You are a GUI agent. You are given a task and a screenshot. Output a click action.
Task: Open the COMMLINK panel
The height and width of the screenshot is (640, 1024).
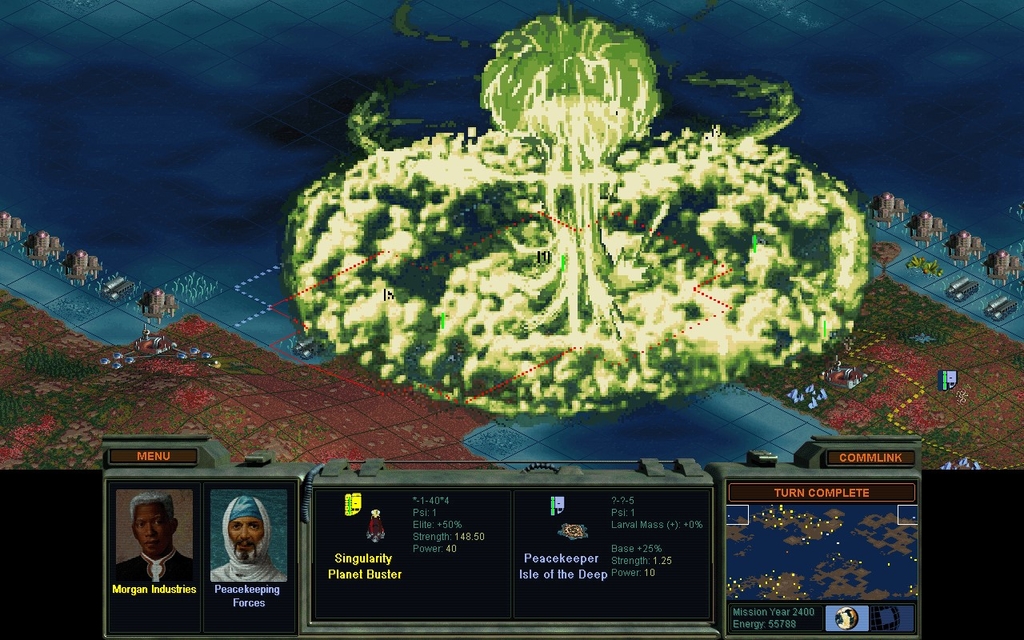(870, 458)
